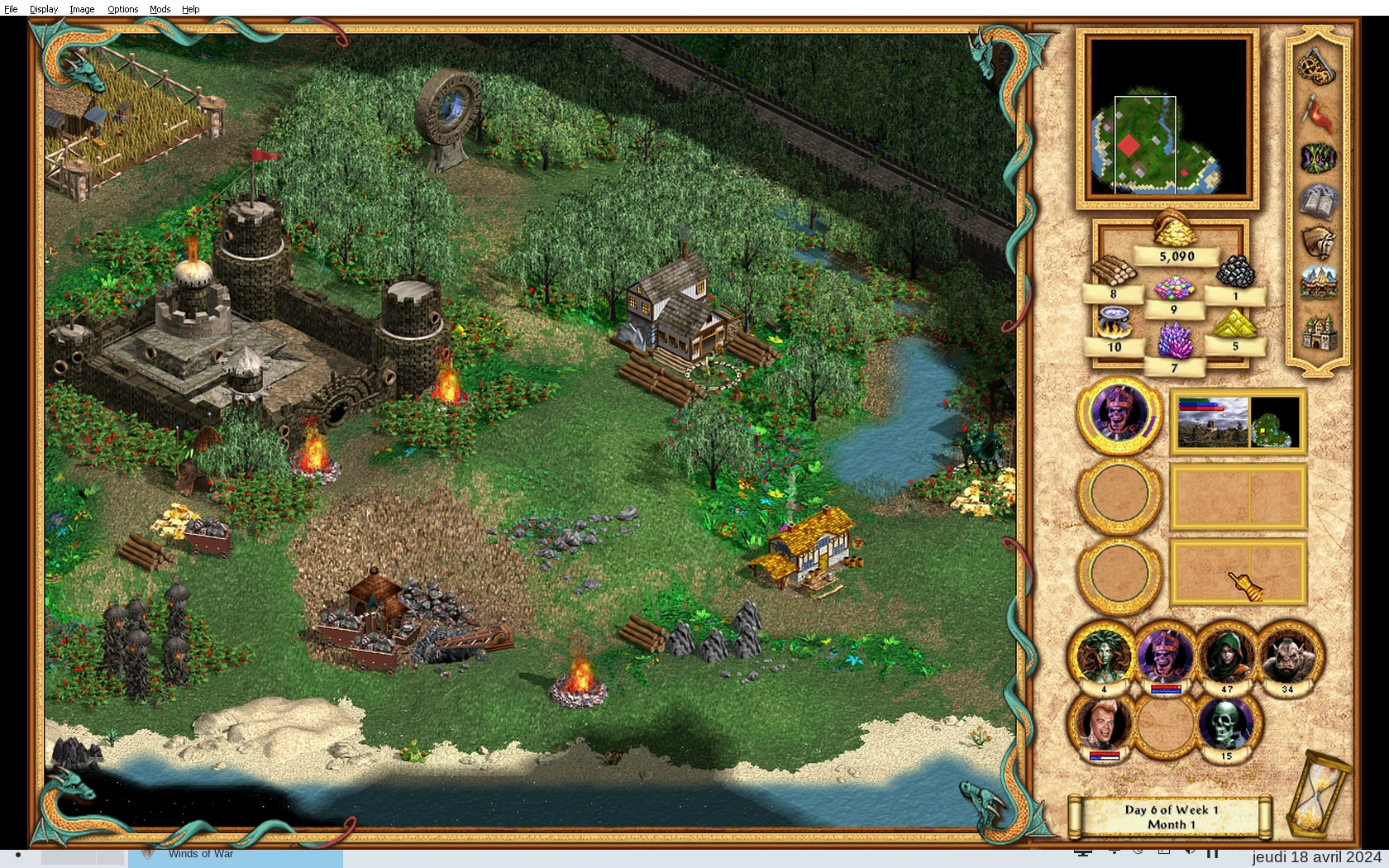Click the purple and green thicket icon
Viewport: 1389px width, 868px height.
click(1318, 157)
